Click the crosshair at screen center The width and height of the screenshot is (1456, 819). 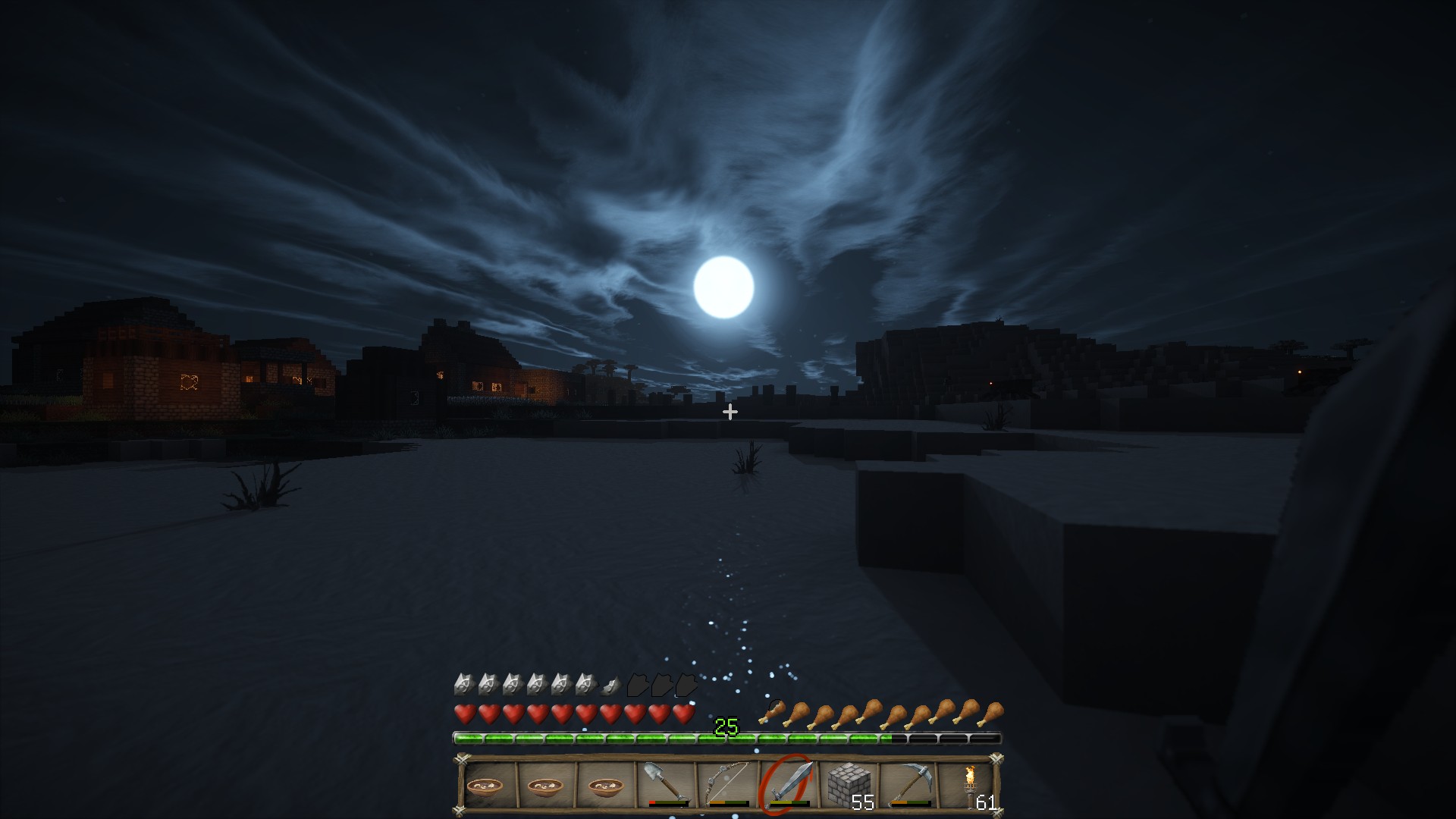tap(730, 412)
